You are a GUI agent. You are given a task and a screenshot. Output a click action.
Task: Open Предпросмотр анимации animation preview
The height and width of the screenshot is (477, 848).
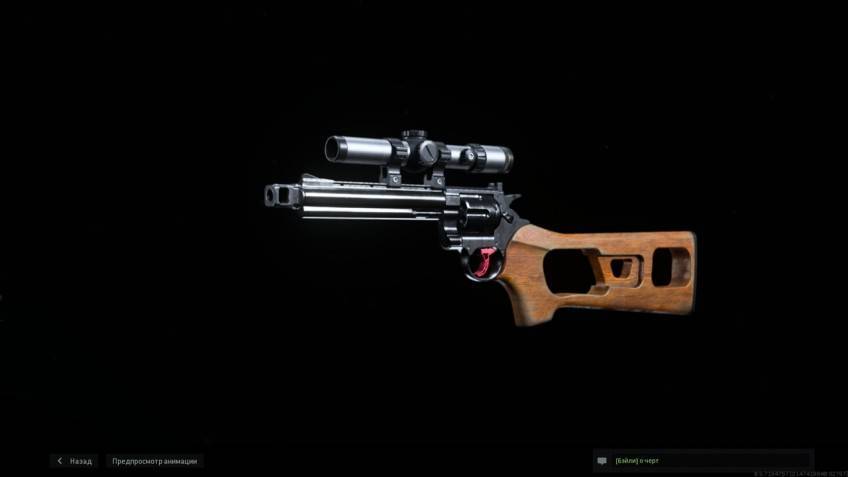(x=155, y=461)
